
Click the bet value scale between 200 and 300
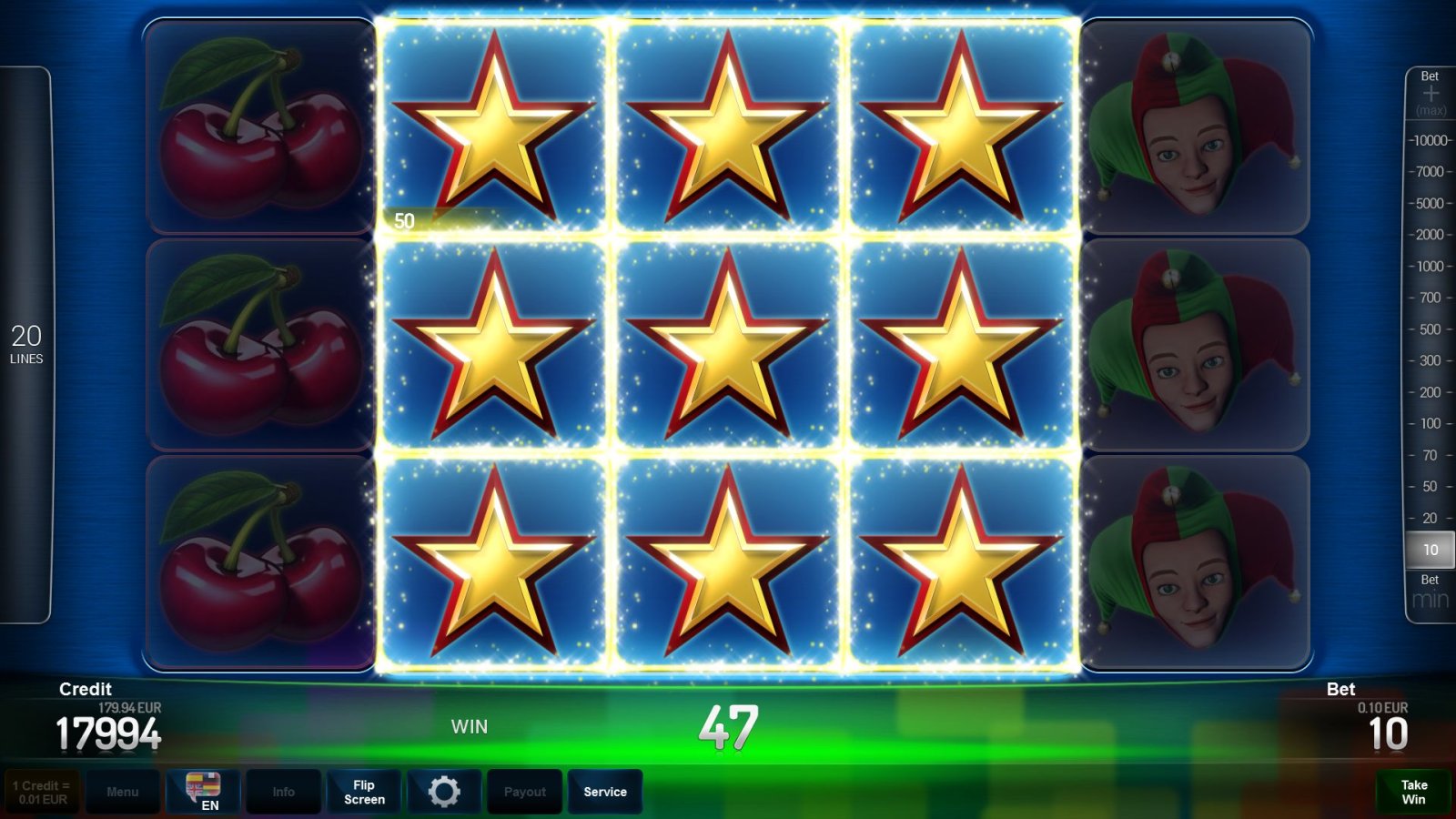pos(1429,376)
